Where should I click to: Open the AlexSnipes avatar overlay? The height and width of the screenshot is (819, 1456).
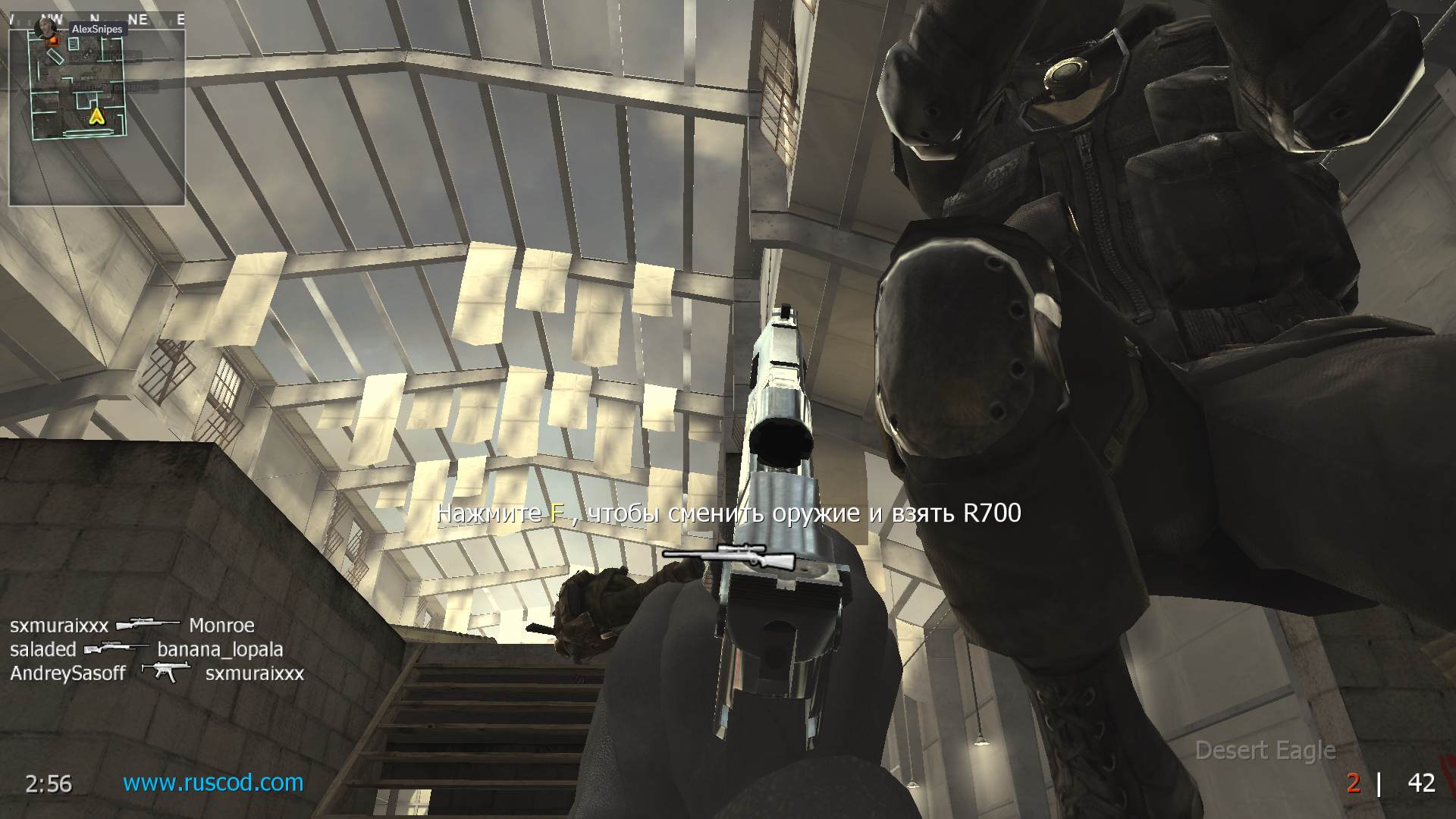click(46, 27)
